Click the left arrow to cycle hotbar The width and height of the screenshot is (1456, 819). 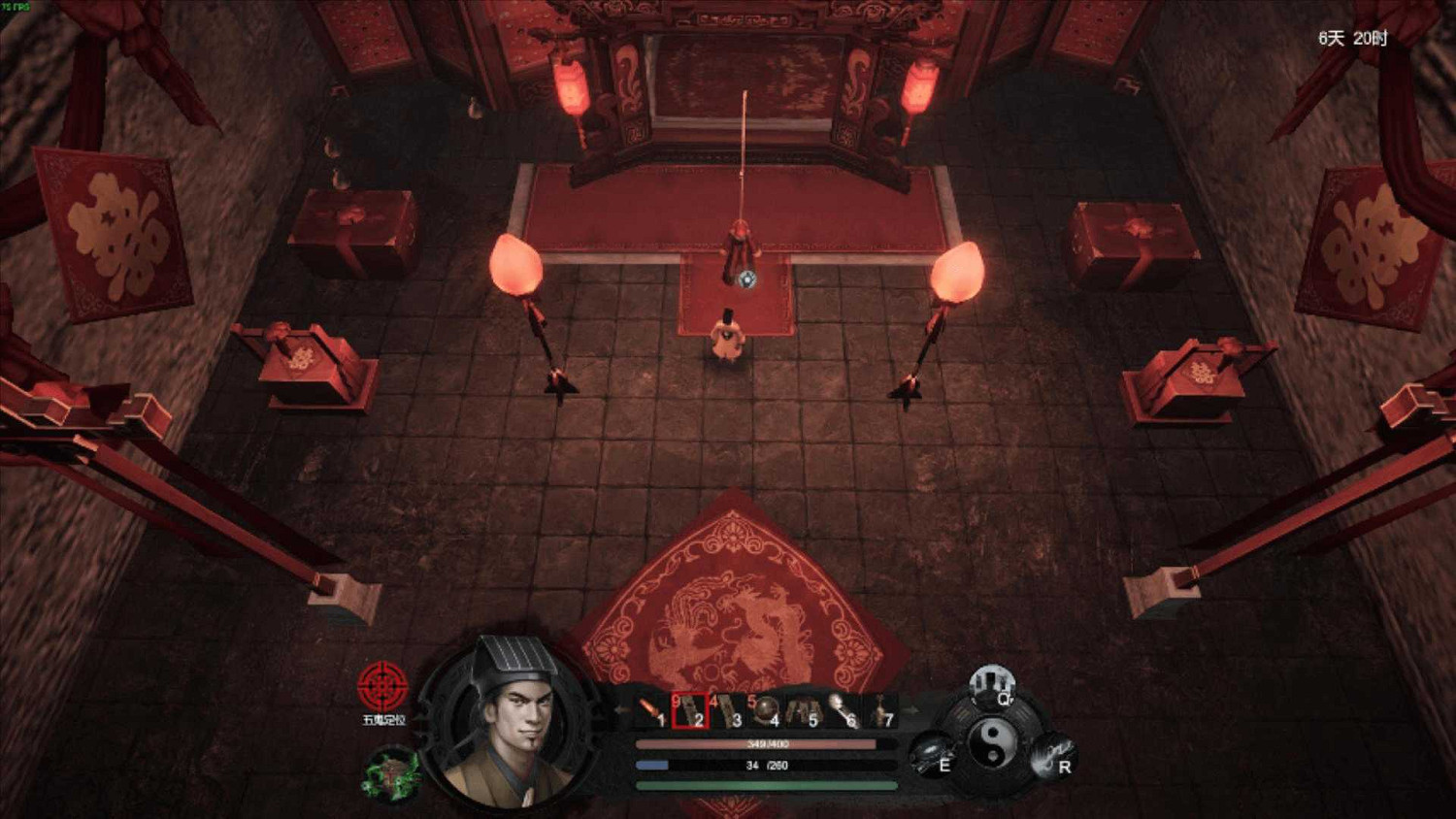click(x=620, y=708)
